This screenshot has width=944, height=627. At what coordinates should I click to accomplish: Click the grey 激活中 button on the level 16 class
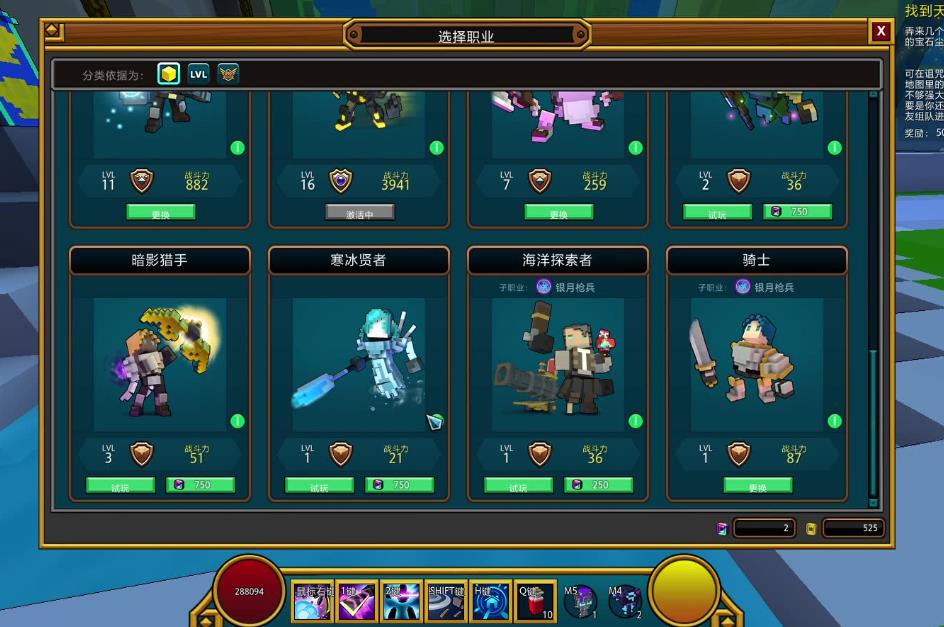(359, 213)
